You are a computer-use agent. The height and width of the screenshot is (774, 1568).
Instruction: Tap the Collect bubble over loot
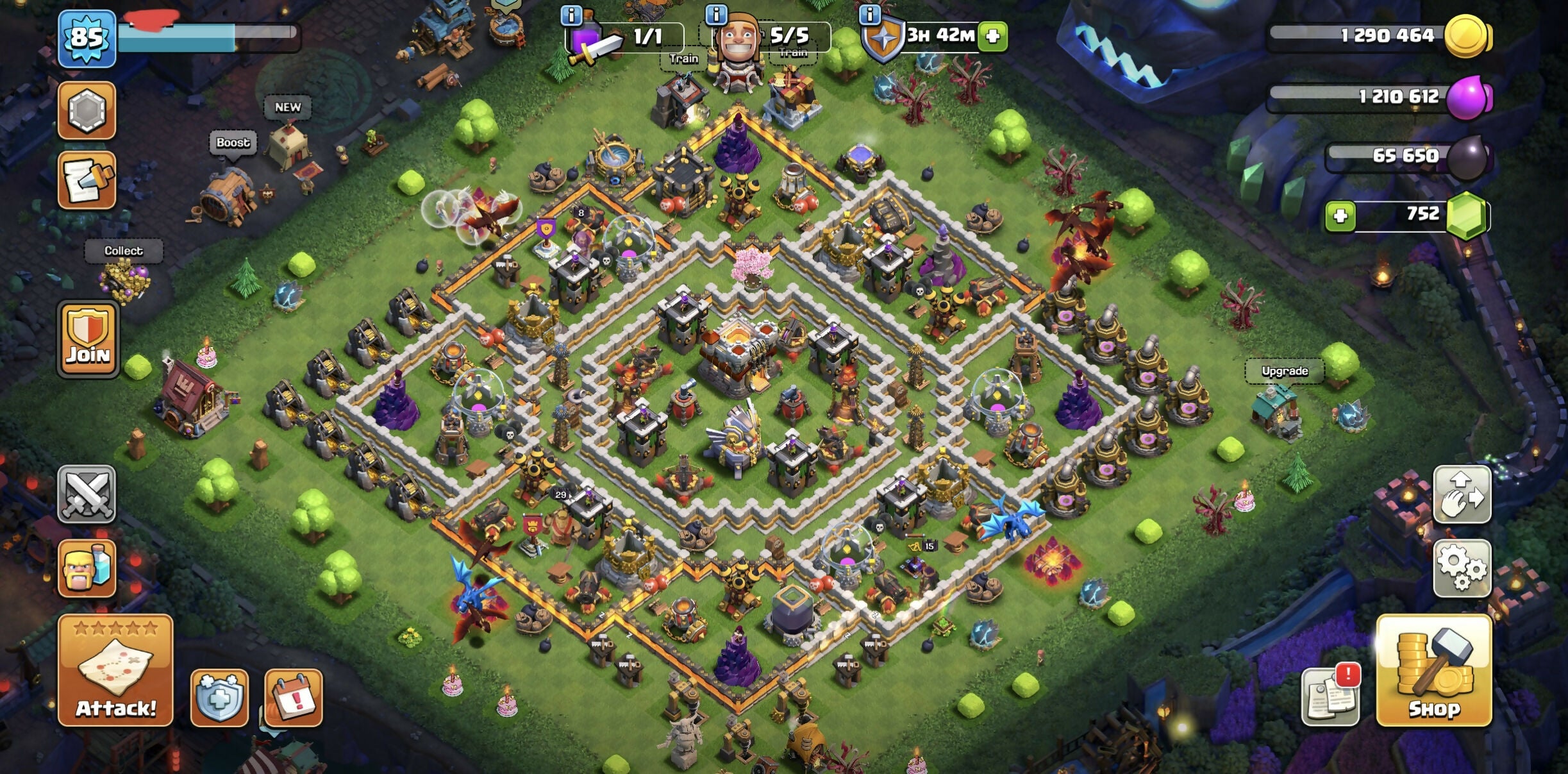124,251
